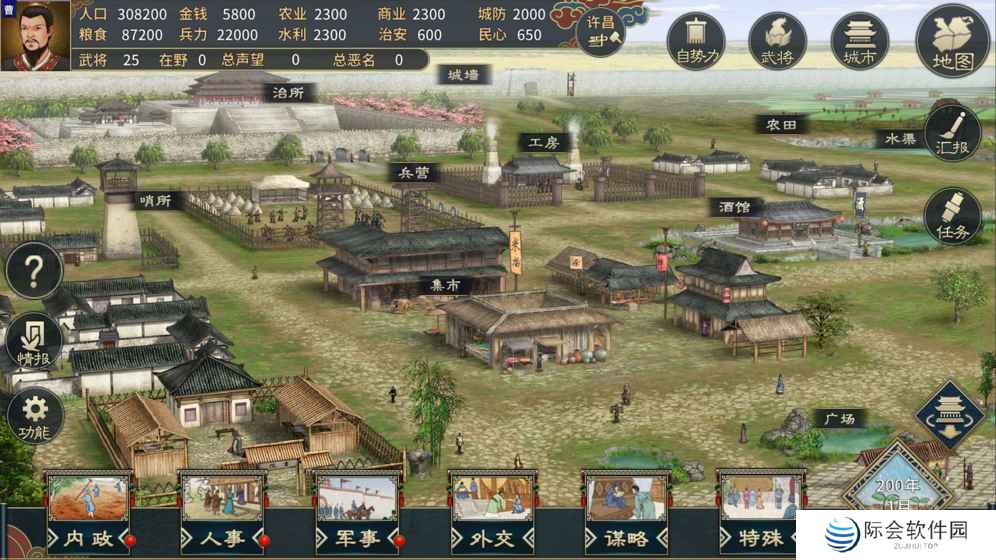Viewport: 996px width, 560px height.
Task: View the 武将 generals roster
Action: (777, 41)
